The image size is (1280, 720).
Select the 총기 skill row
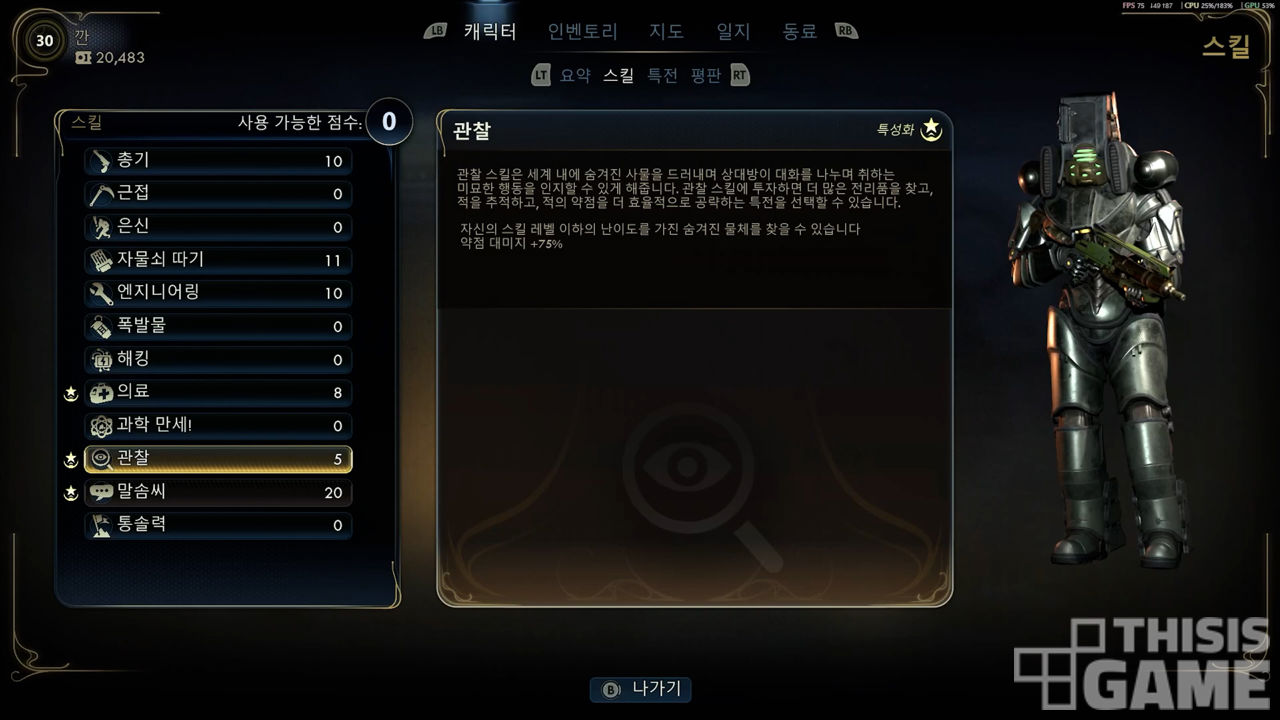point(218,161)
